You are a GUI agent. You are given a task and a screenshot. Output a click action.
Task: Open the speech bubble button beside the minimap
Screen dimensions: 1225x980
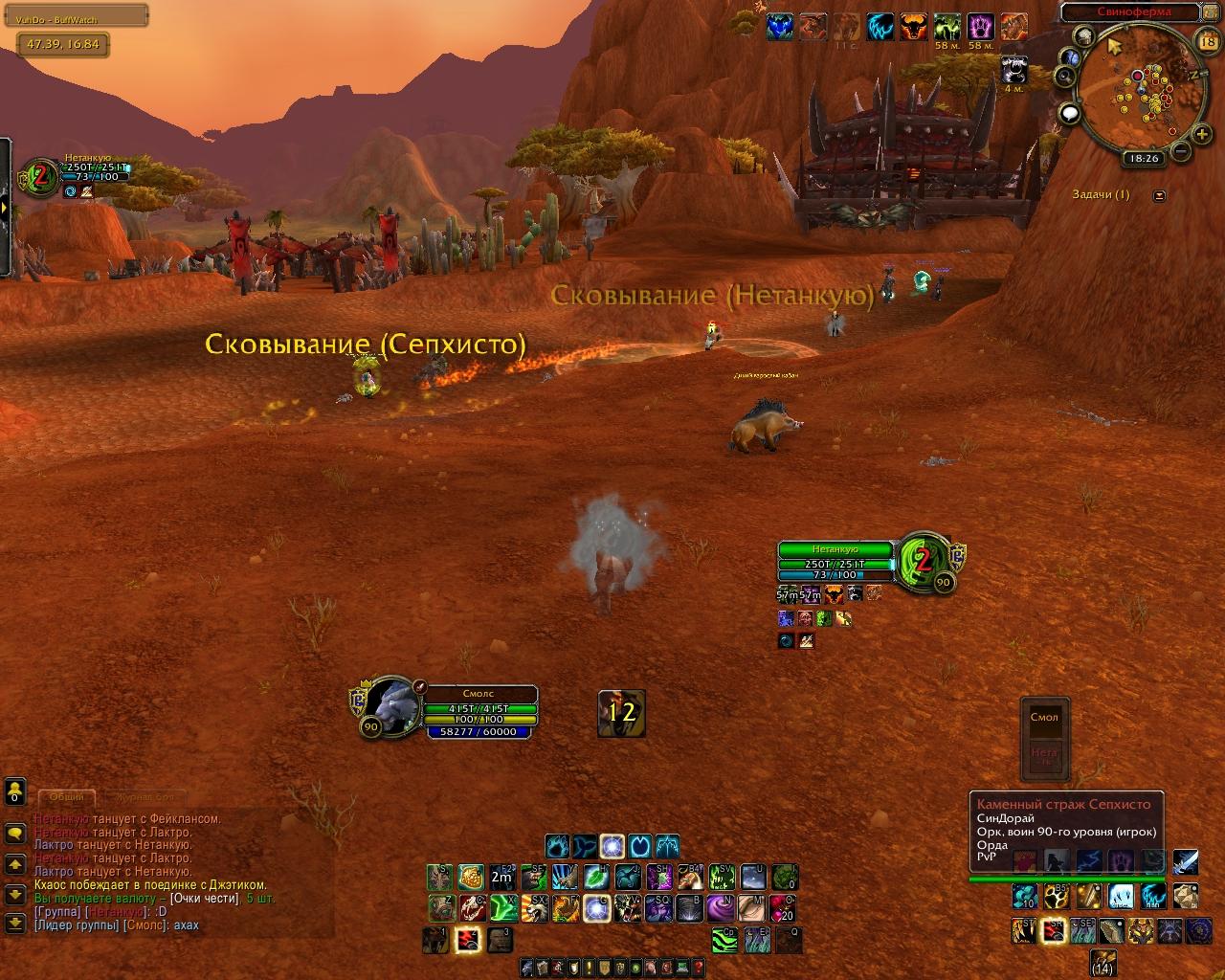(1070, 113)
